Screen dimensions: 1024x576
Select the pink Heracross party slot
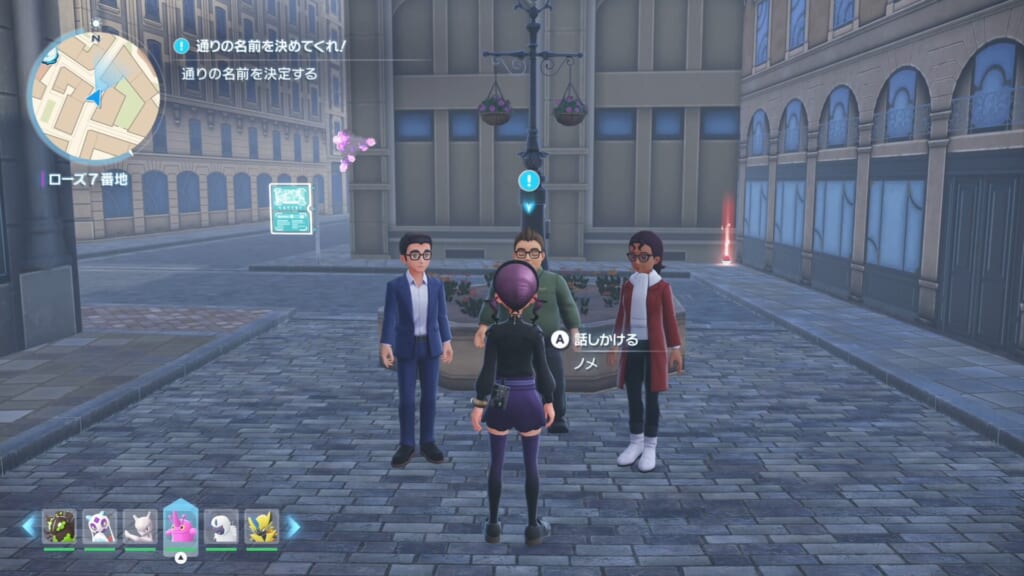click(180, 525)
